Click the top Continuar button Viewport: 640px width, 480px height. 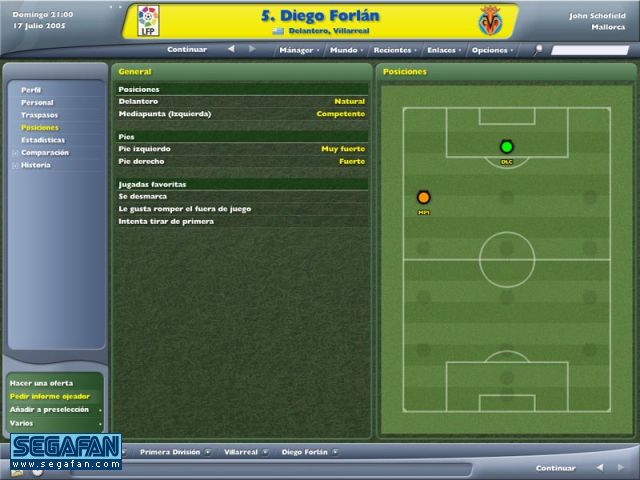pyautogui.click(x=187, y=49)
